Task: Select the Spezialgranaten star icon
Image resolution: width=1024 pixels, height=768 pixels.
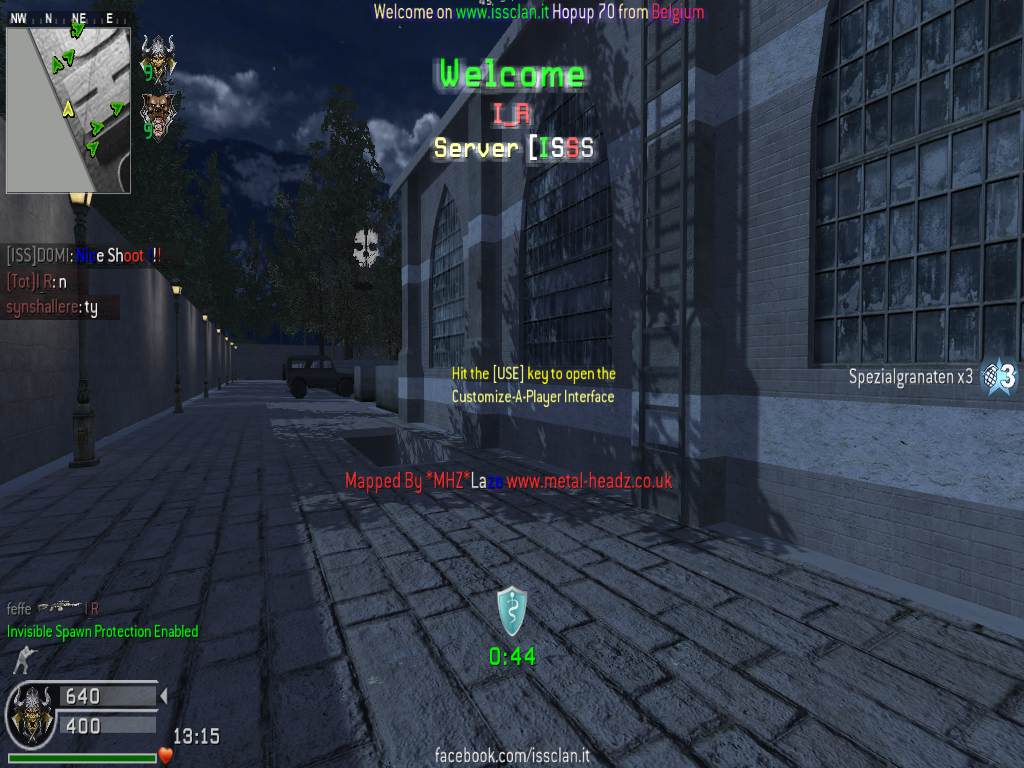Action: point(1000,377)
